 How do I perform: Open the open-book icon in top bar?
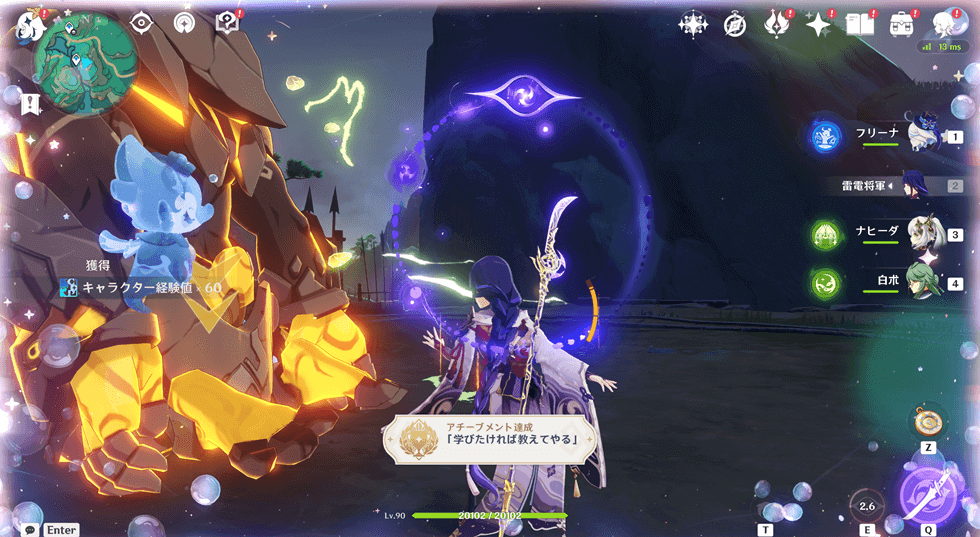pyautogui.click(x=860, y=24)
